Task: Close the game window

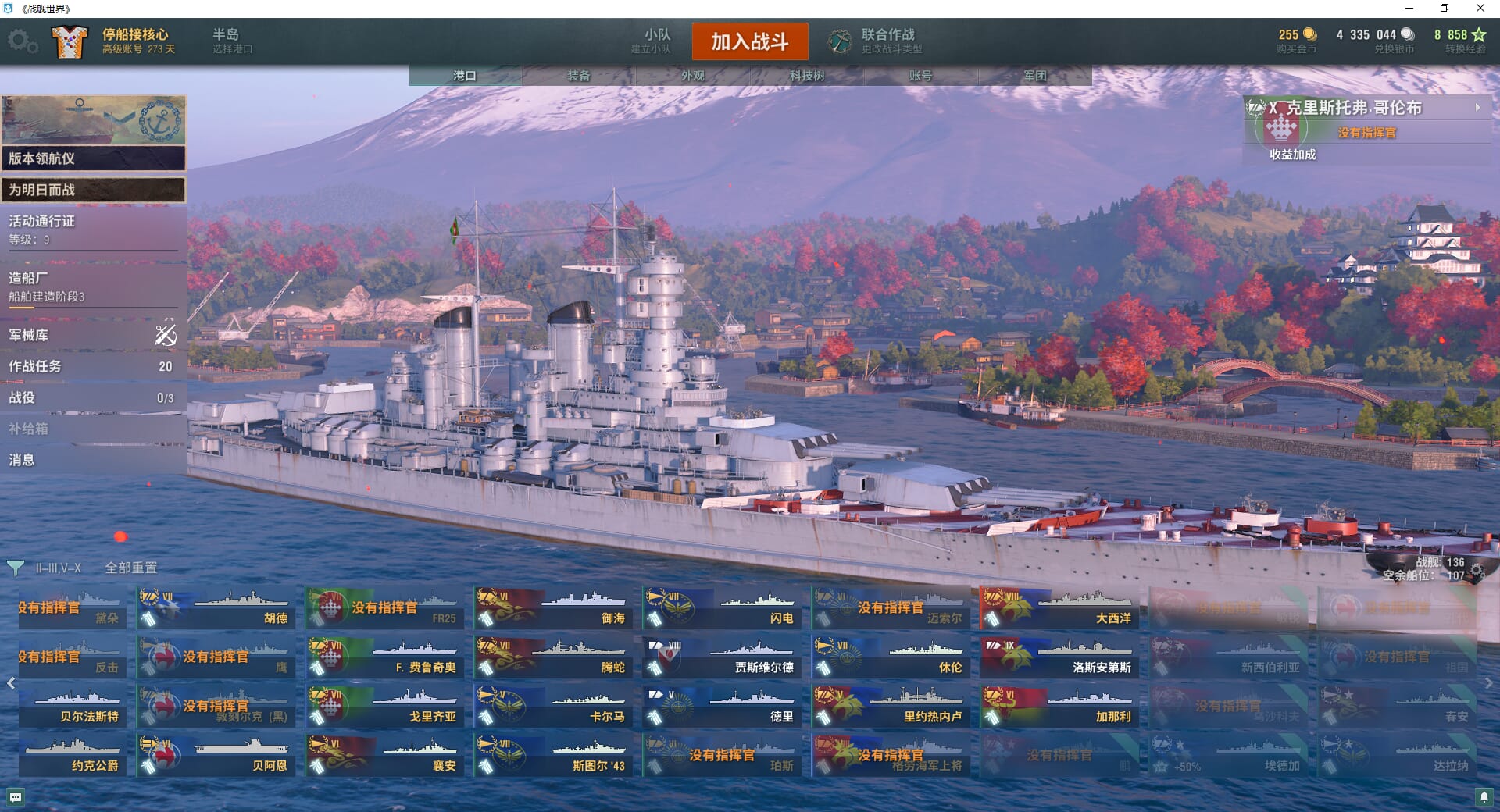Action: coord(1480,9)
